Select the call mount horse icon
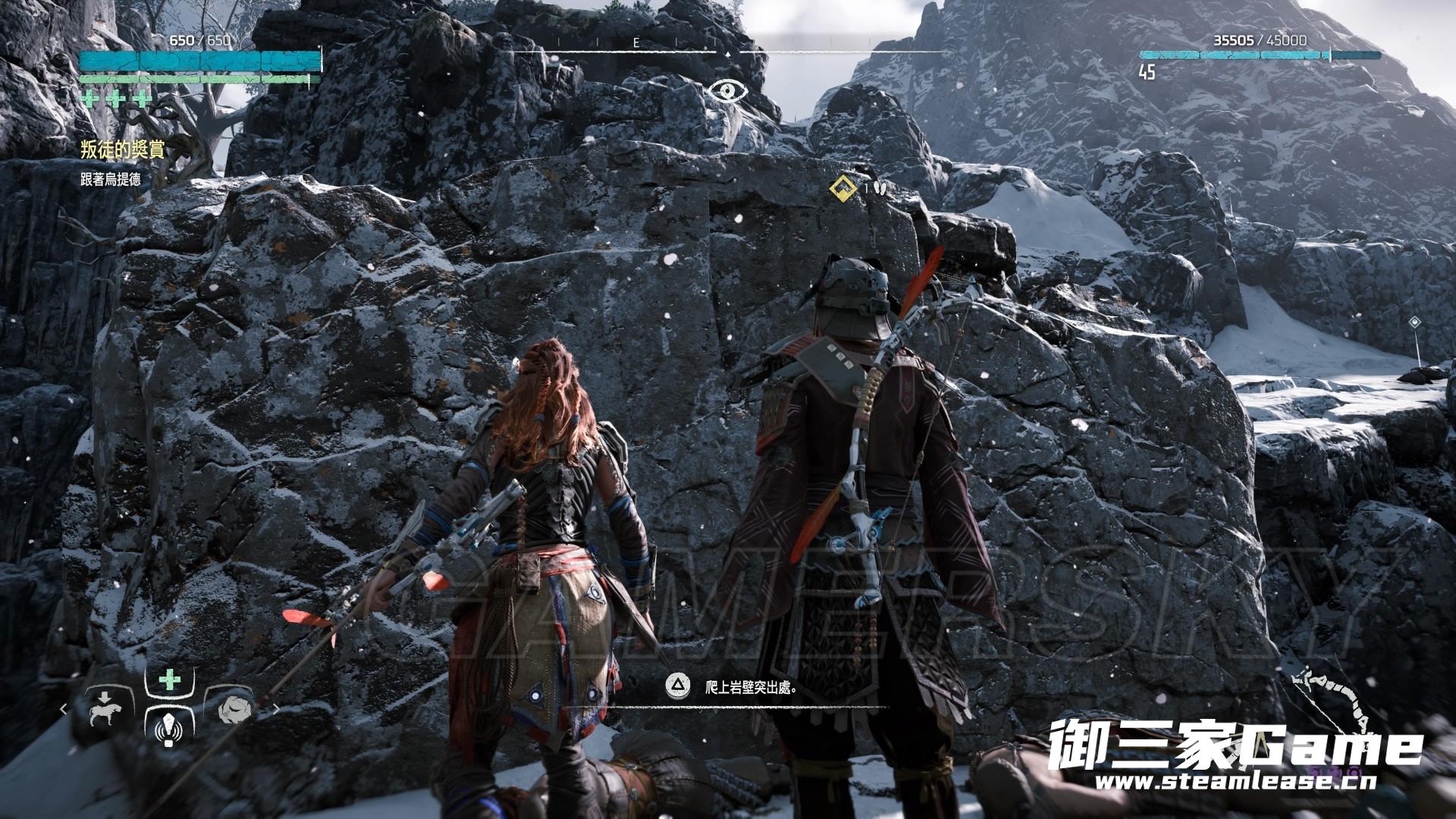Viewport: 1456px width, 819px height. tap(101, 709)
